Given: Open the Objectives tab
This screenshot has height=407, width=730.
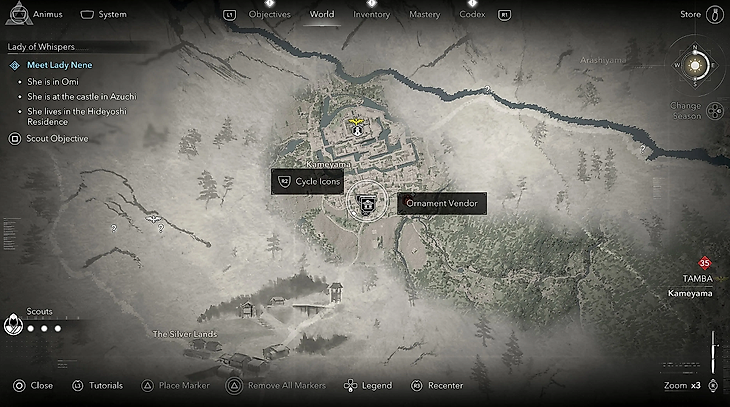Looking at the screenshot, I should click(x=269, y=15).
